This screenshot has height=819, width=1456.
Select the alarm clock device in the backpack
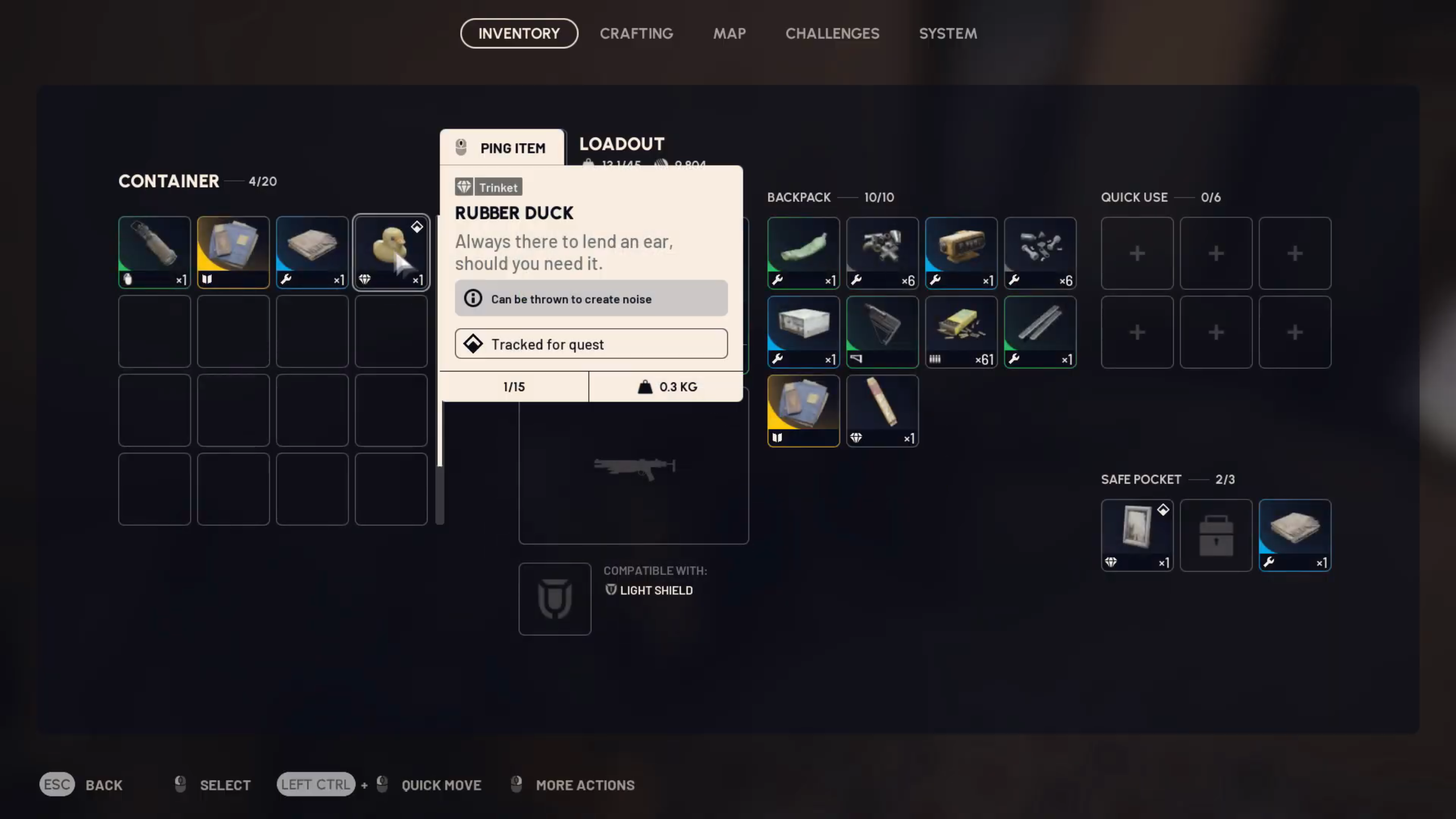(x=961, y=253)
